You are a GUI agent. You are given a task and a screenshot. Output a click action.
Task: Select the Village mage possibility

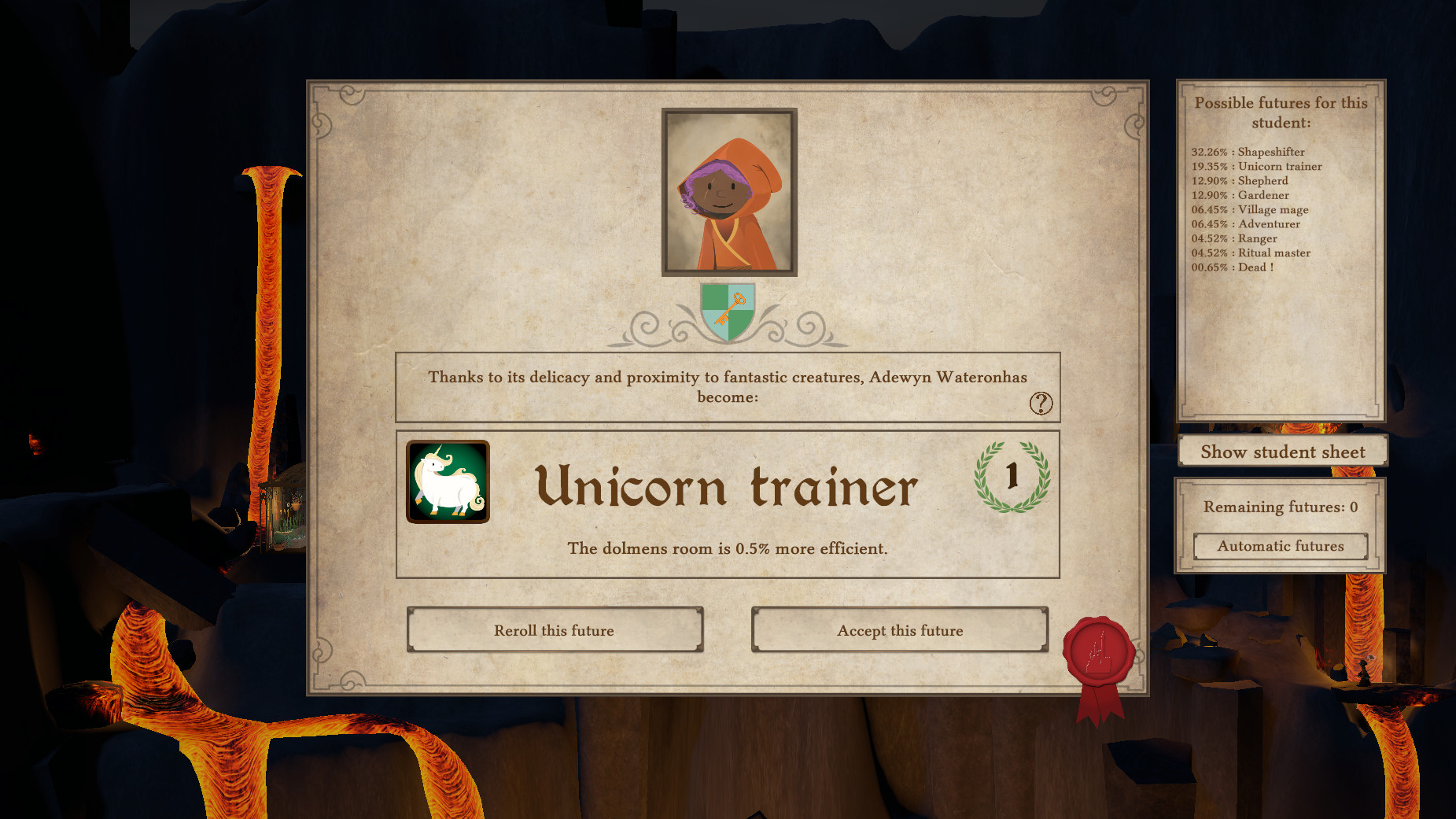(1249, 209)
